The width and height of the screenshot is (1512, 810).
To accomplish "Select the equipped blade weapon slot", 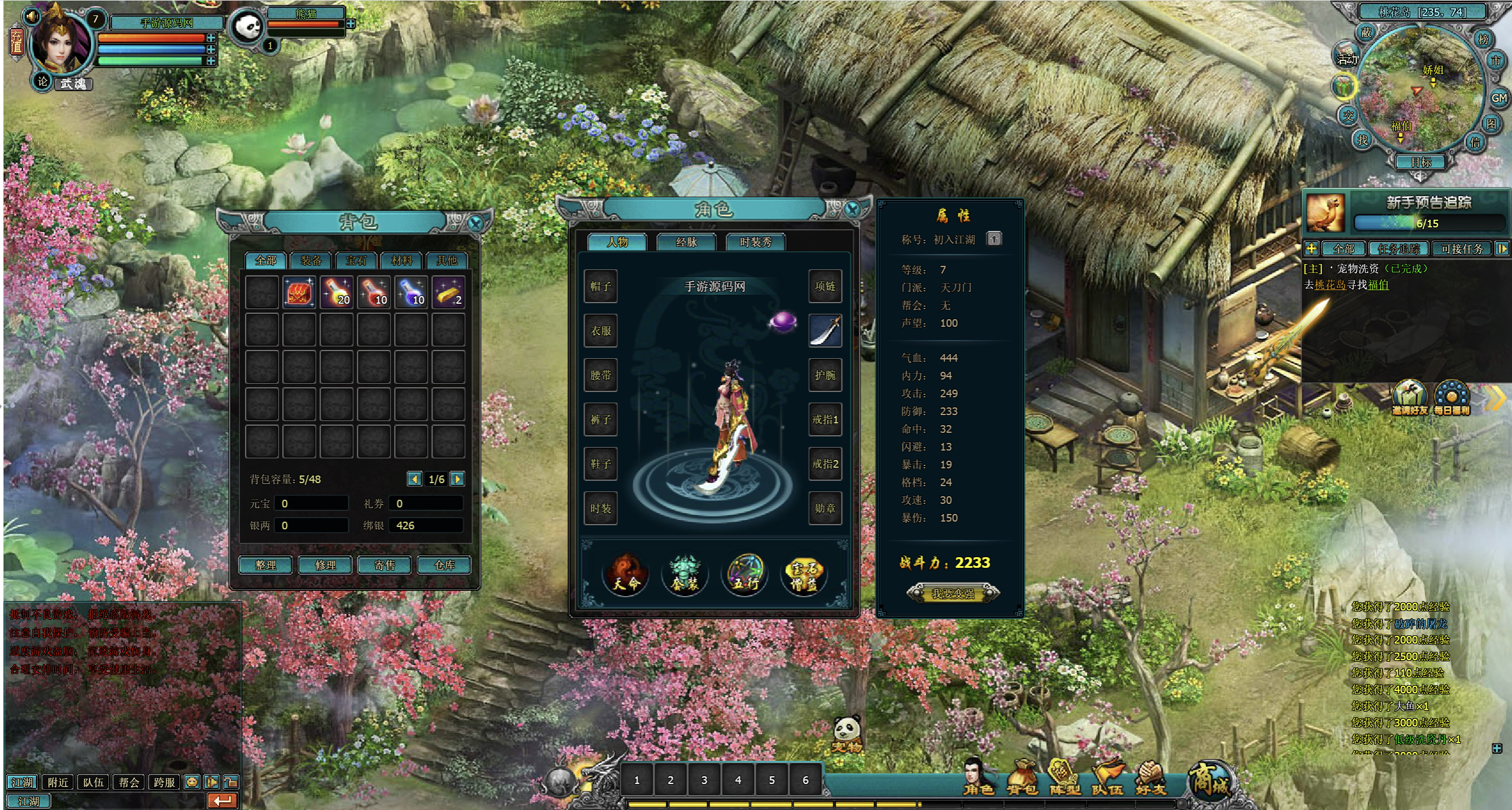I will [825, 330].
